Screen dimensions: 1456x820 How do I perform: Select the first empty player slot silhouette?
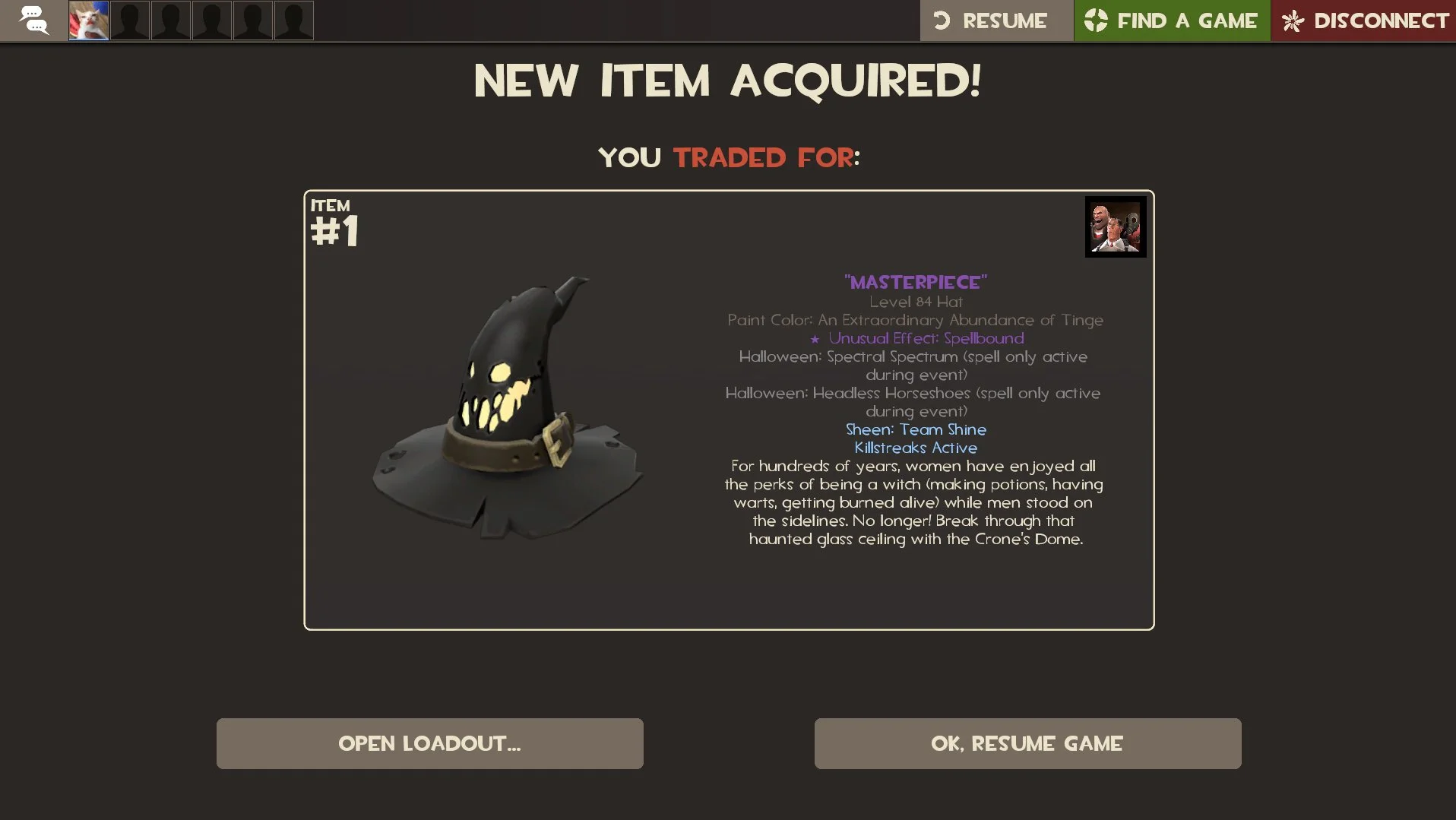[129, 21]
